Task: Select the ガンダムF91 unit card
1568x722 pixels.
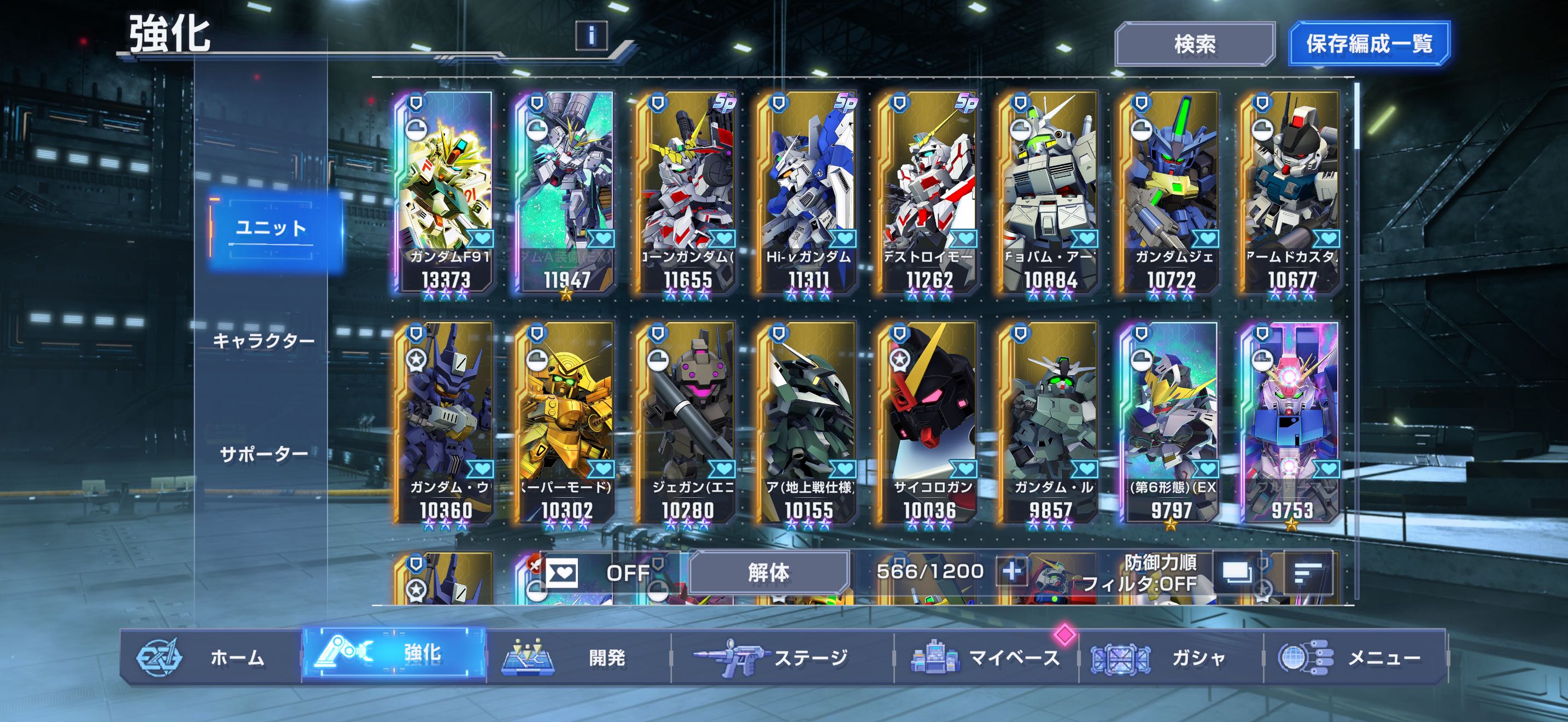Action: 446,193
